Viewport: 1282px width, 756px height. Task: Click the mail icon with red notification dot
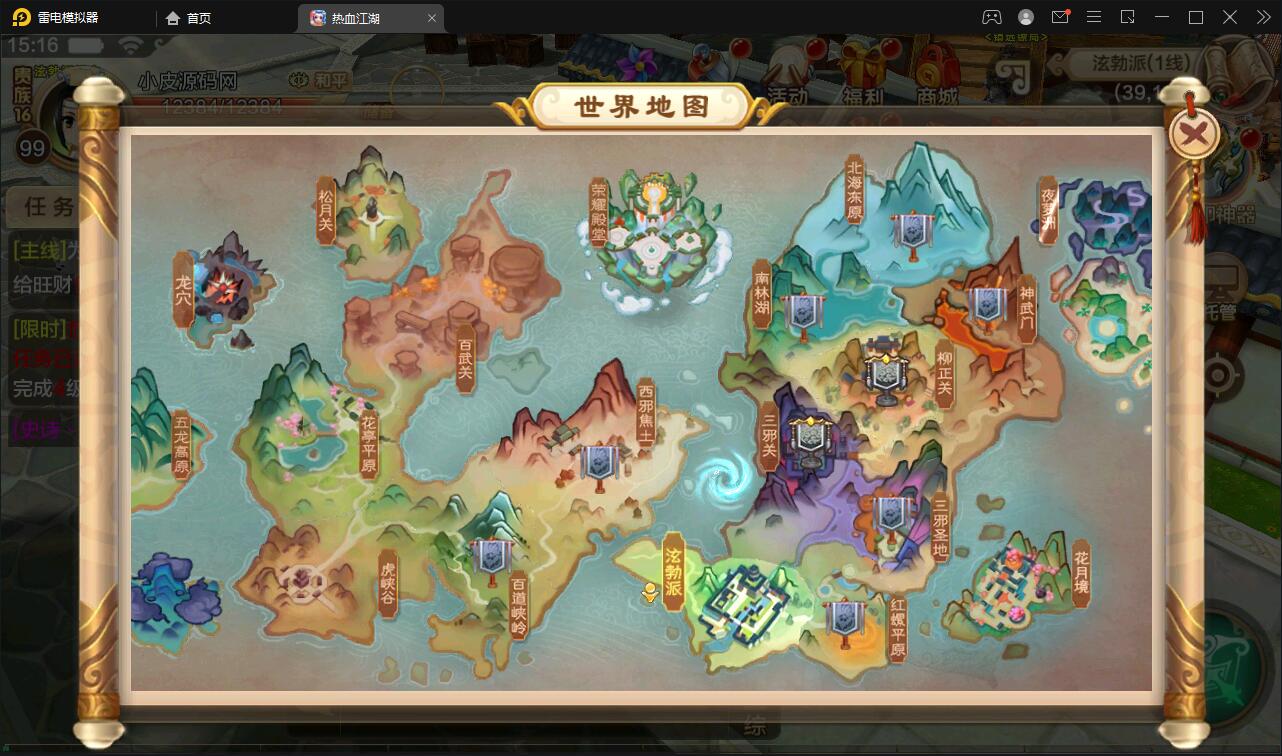pyautogui.click(x=1060, y=16)
